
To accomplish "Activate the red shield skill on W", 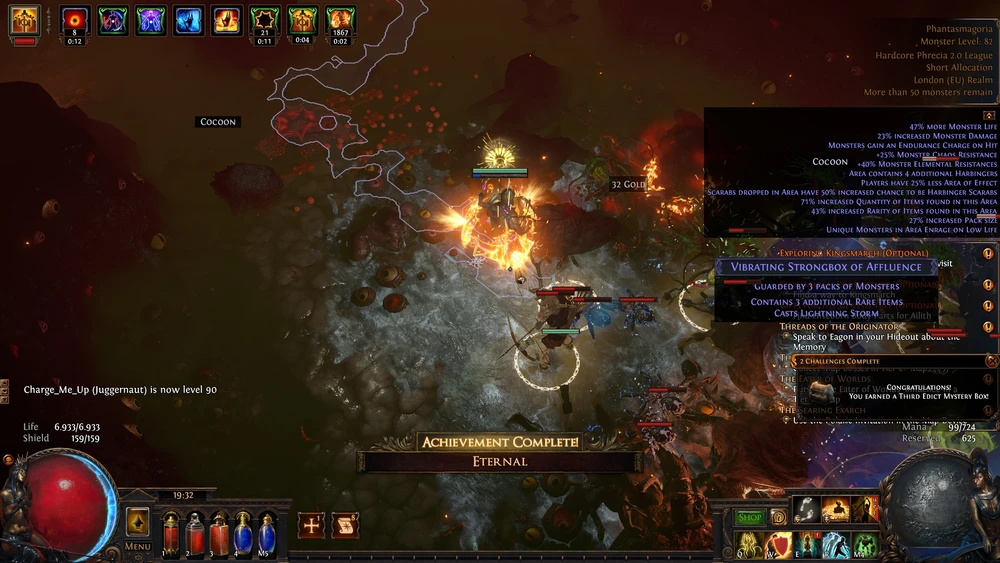I will (778, 545).
